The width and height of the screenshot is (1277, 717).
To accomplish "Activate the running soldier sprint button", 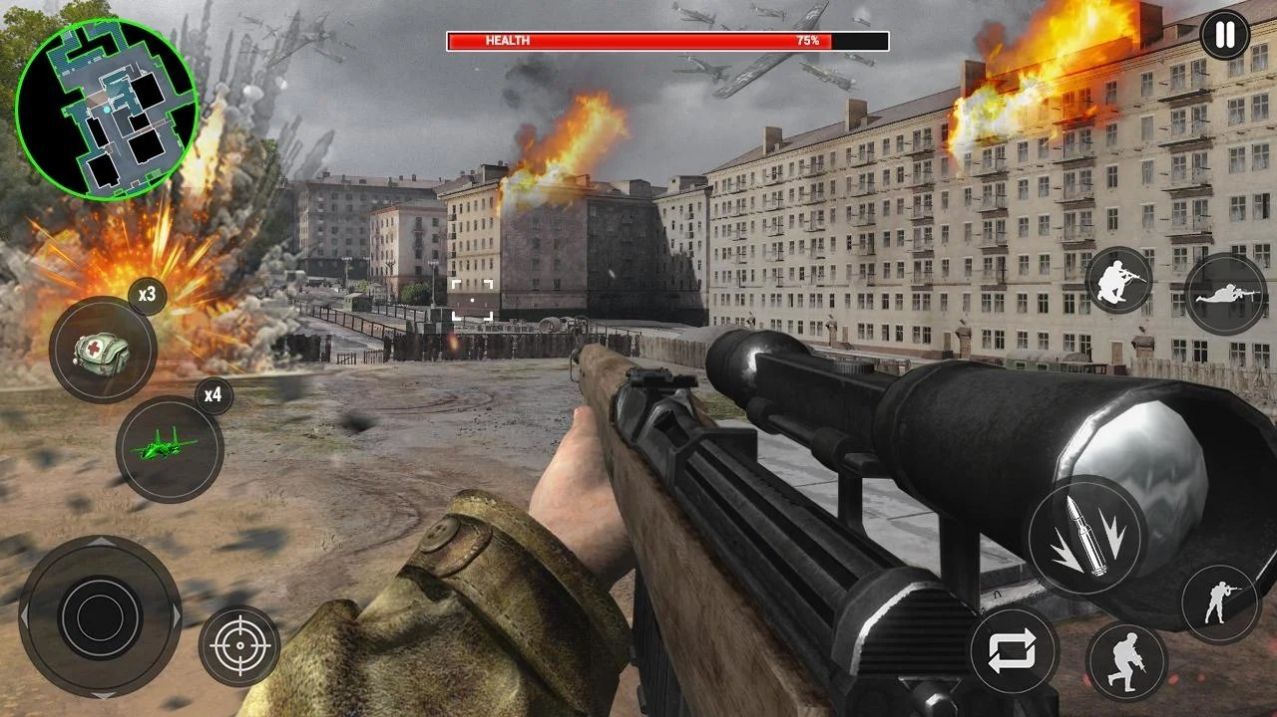I will coord(1127,661).
